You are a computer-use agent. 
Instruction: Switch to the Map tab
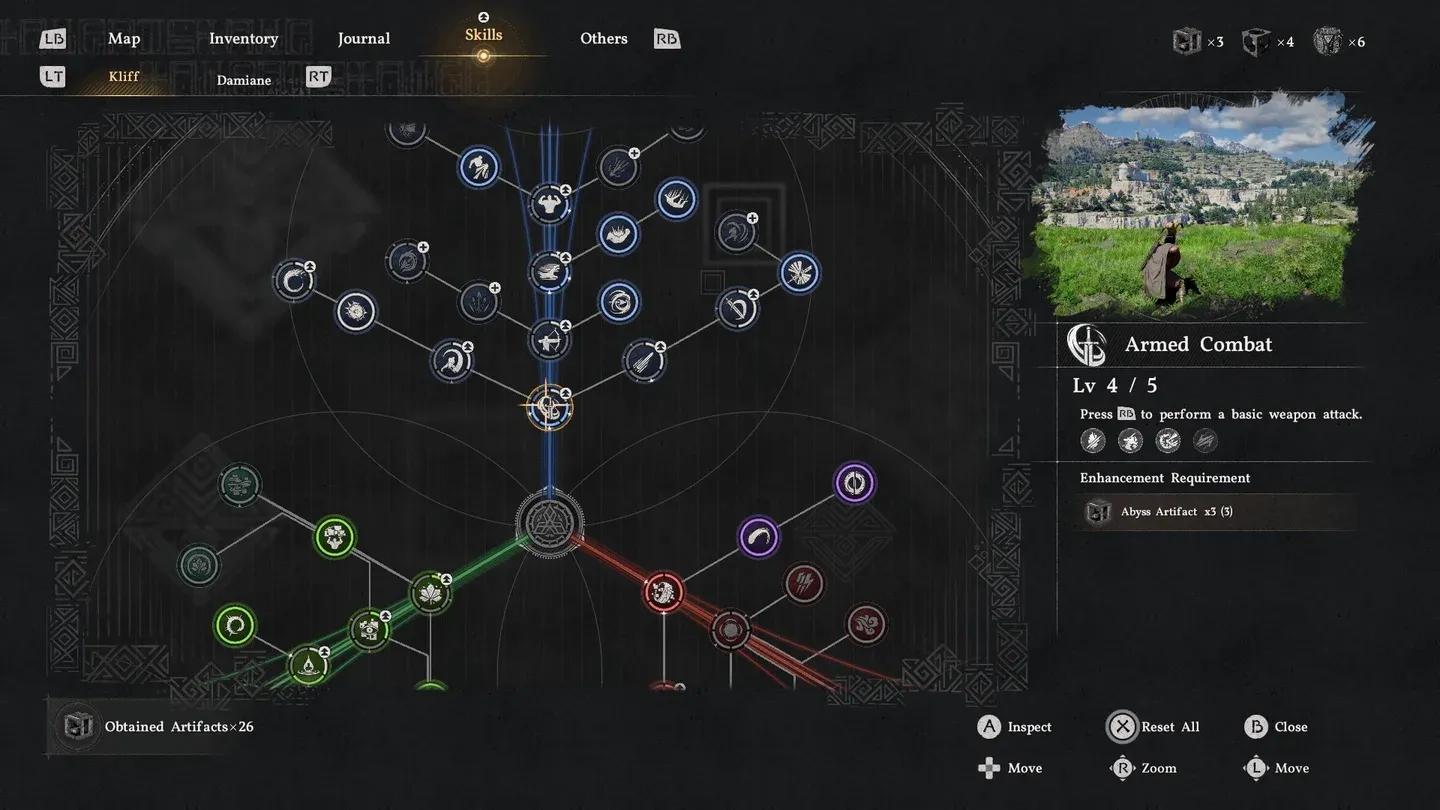tap(124, 38)
